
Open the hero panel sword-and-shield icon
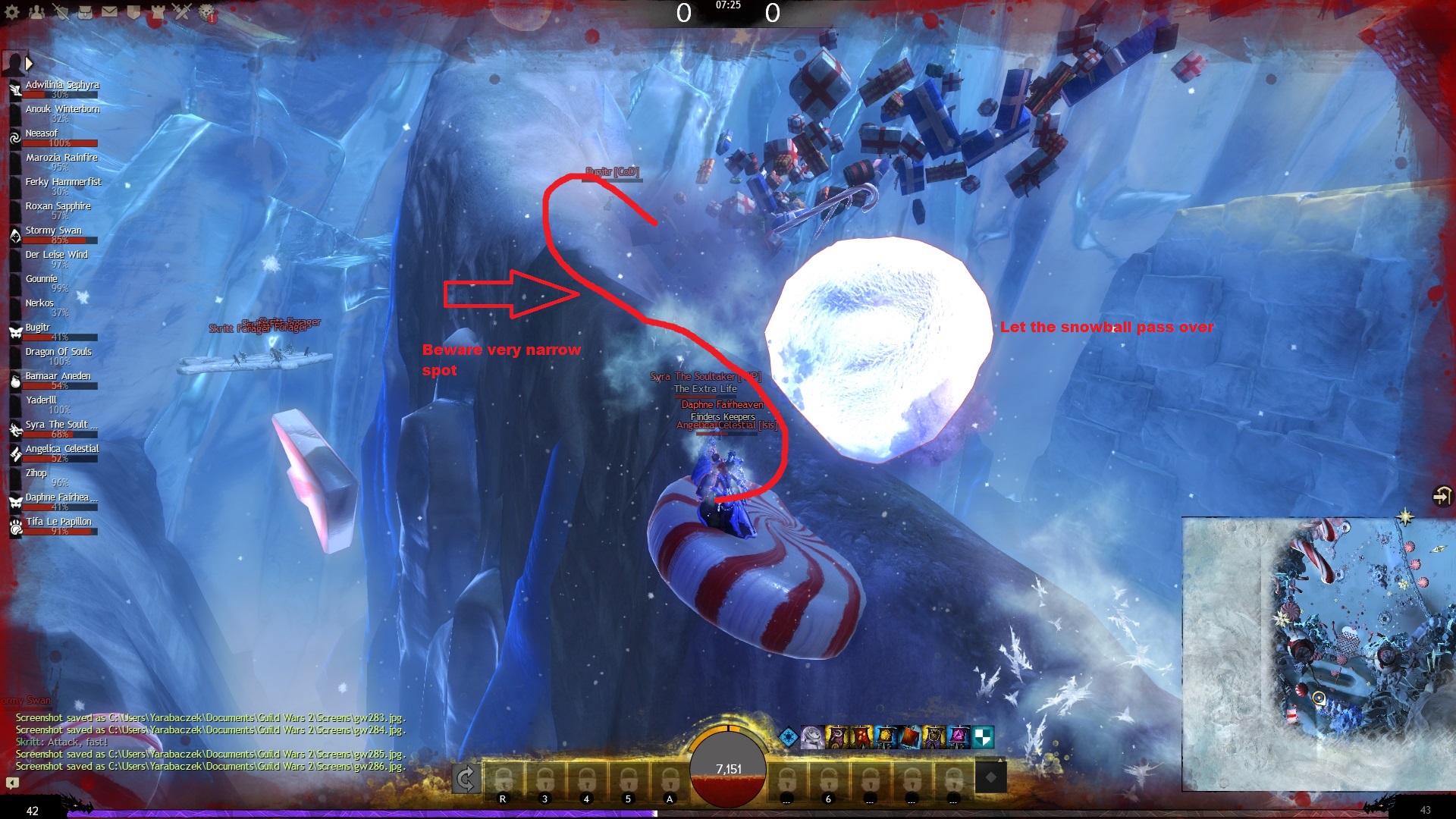point(61,12)
